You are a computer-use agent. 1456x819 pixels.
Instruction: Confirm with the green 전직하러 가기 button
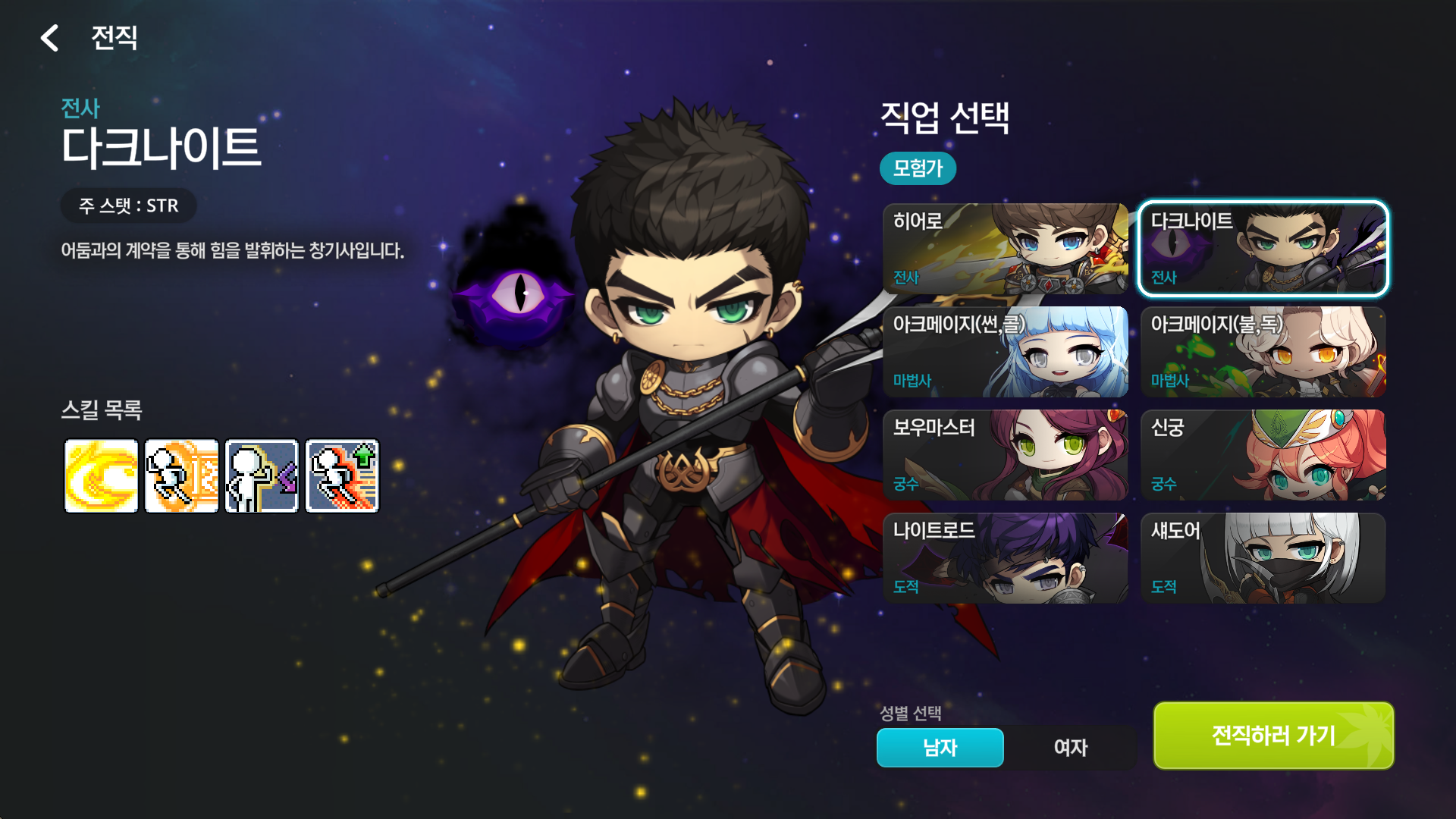tap(1274, 736)
